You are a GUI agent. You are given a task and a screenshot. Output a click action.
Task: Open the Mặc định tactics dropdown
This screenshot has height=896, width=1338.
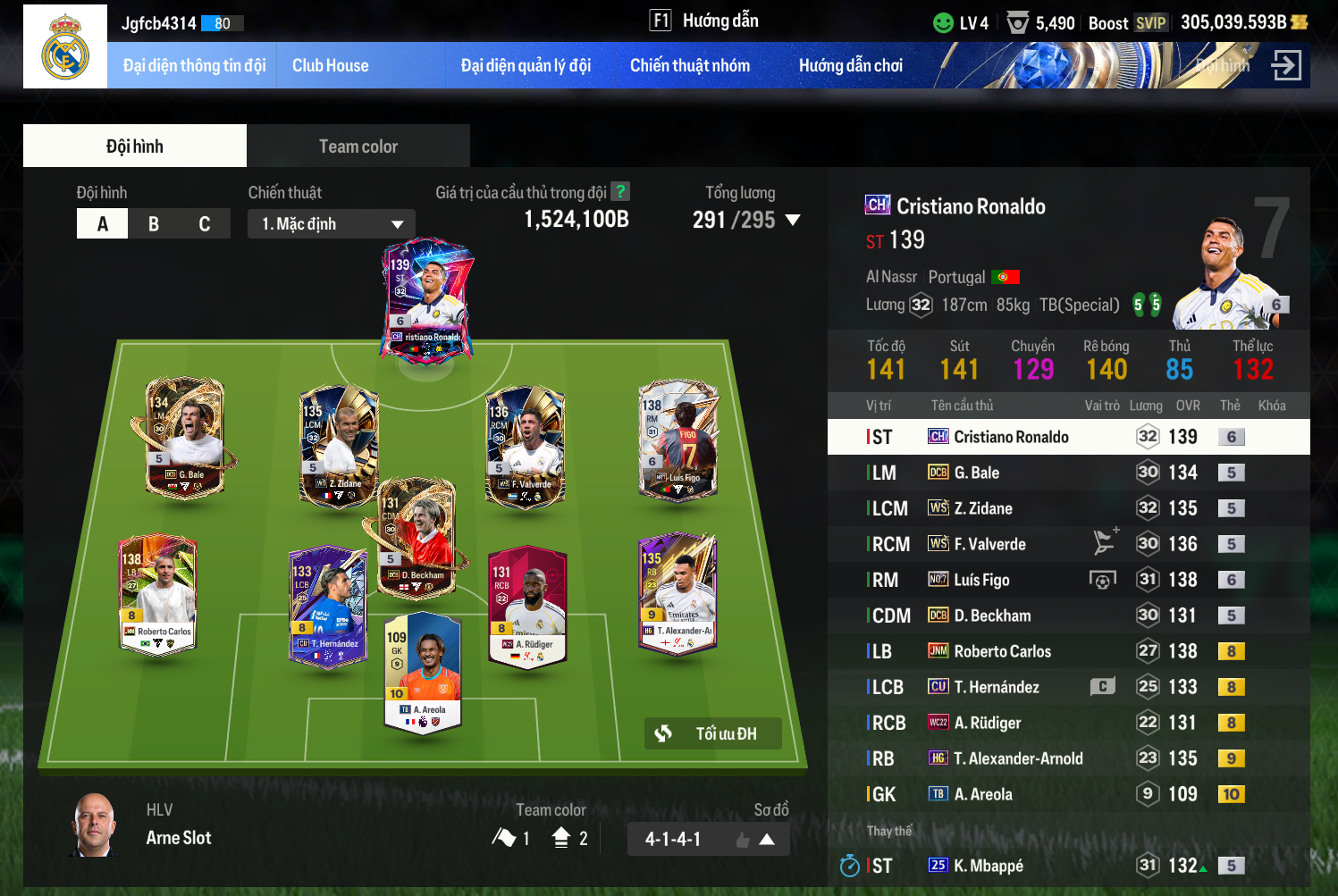pos(332,223)
